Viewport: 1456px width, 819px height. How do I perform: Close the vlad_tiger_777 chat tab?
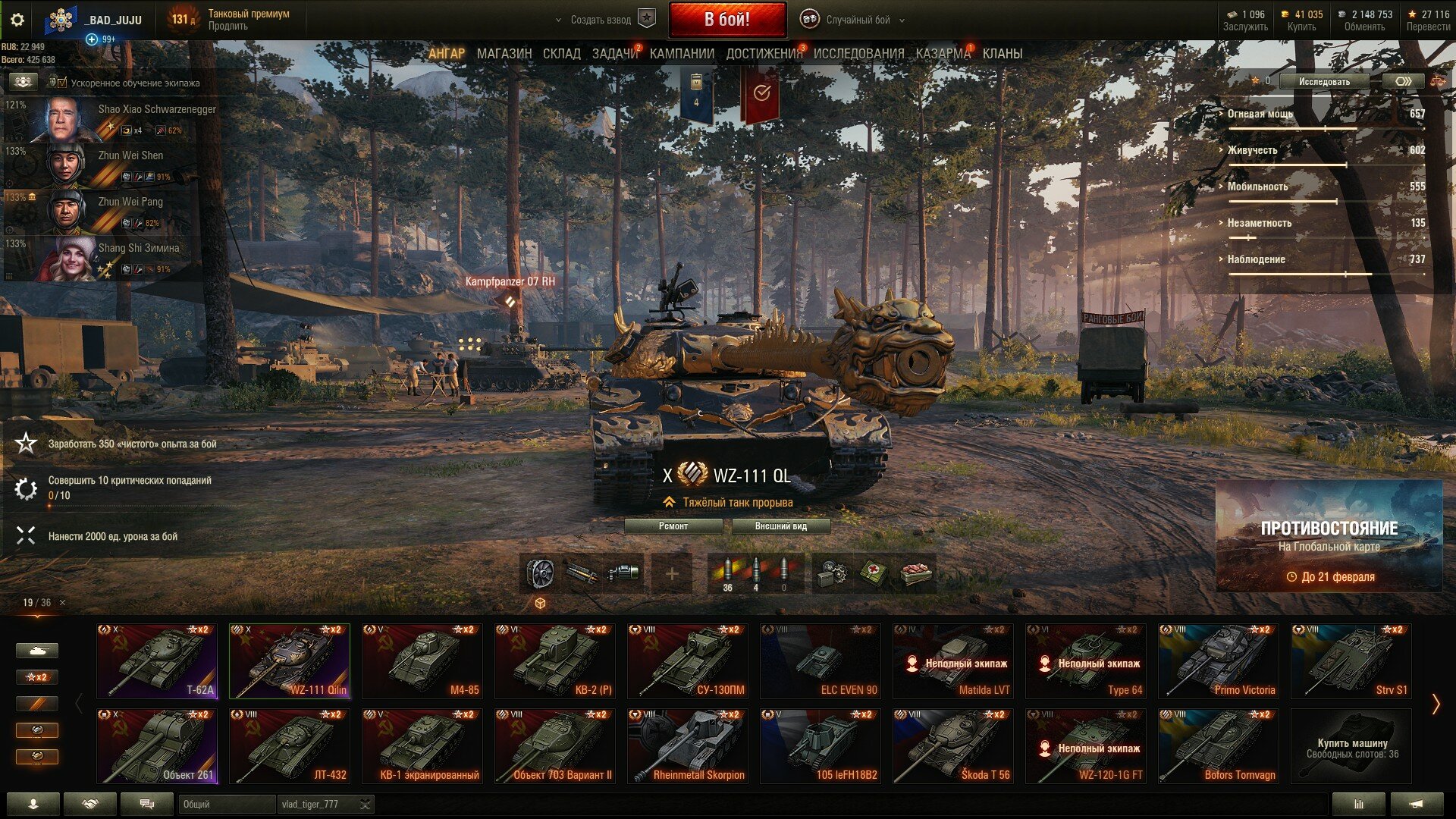[365, 805]
